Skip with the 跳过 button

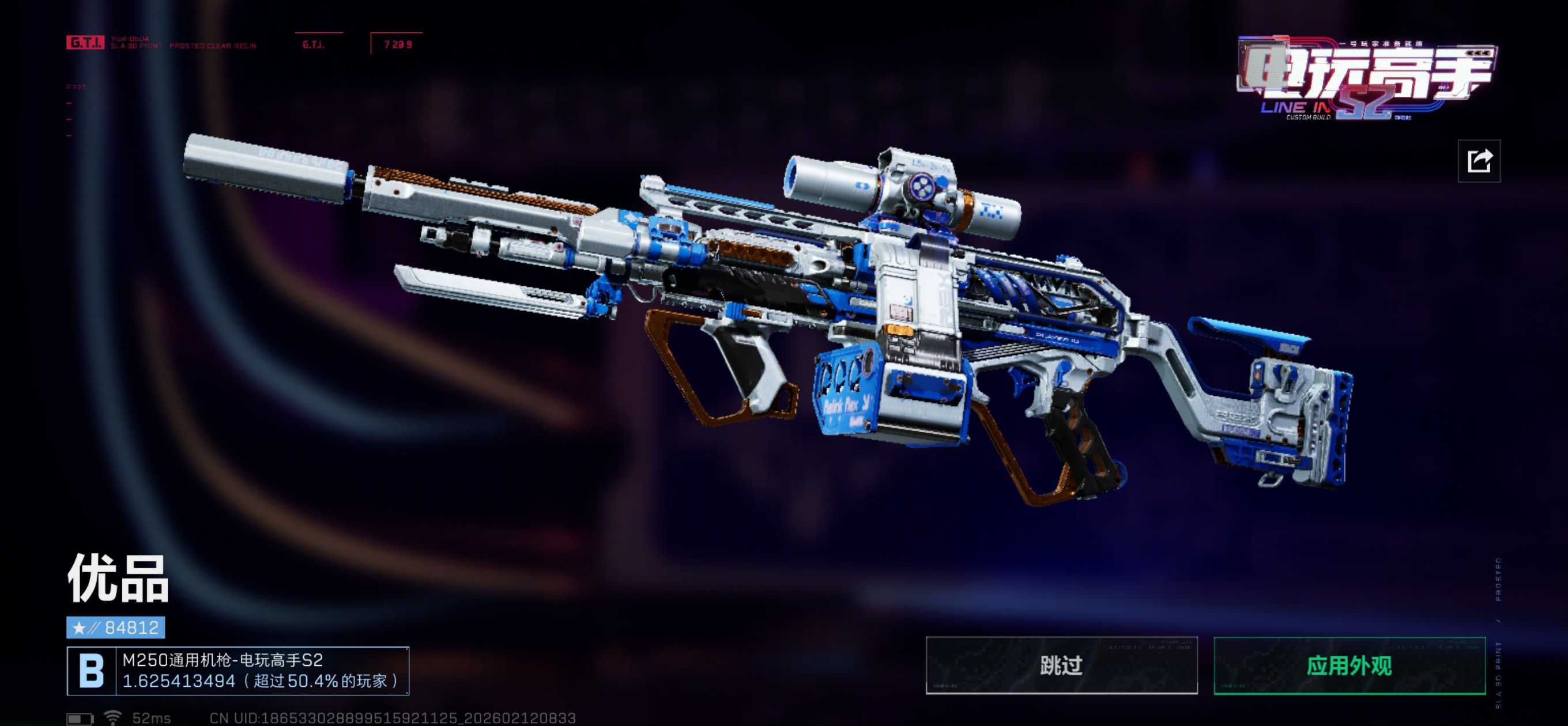pos(1061,665)
